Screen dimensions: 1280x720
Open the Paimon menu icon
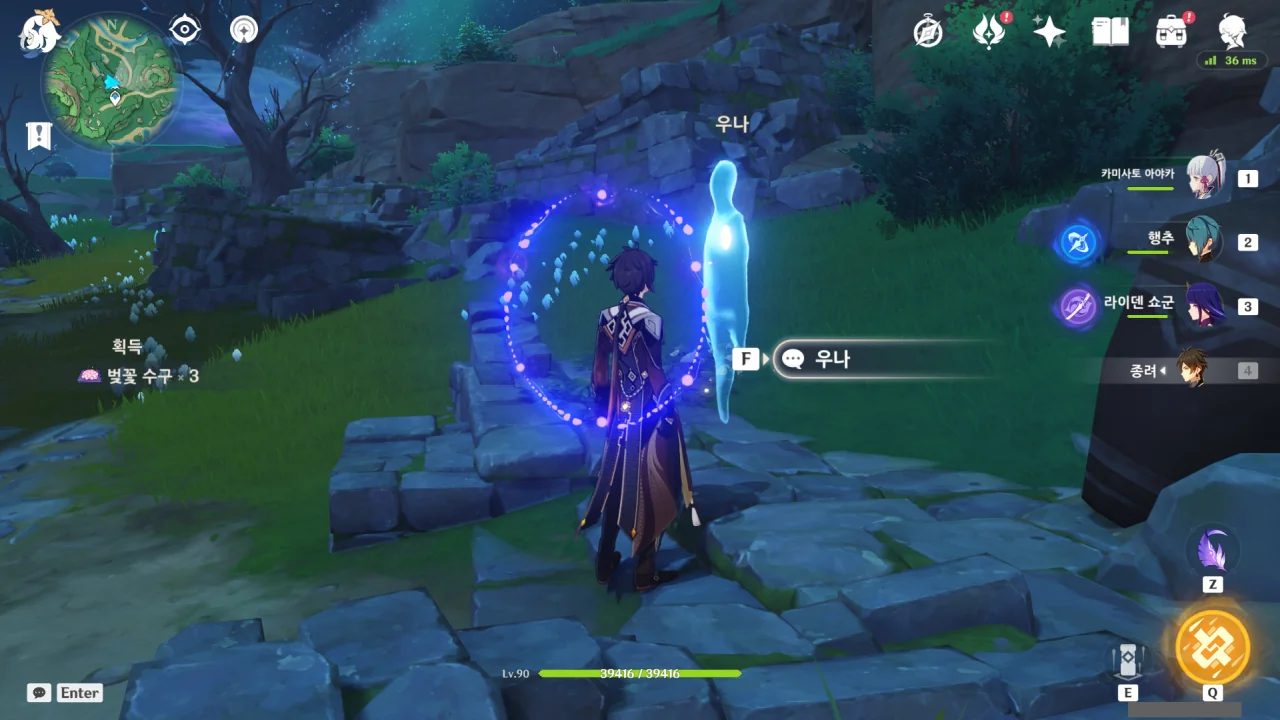(40, 32)
